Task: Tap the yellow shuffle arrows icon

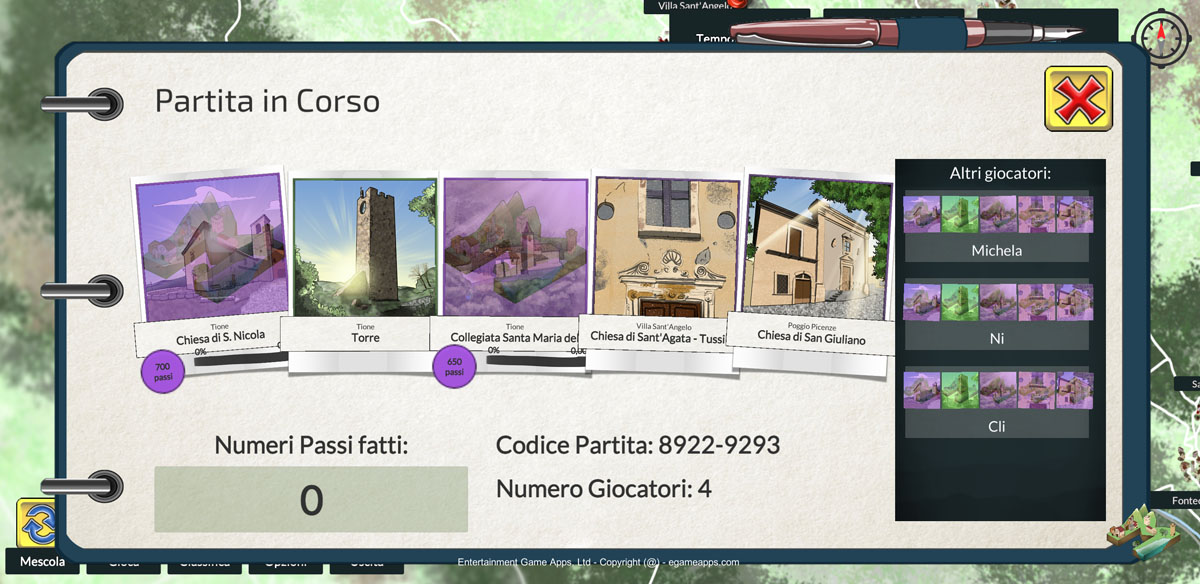Action: 36,523
